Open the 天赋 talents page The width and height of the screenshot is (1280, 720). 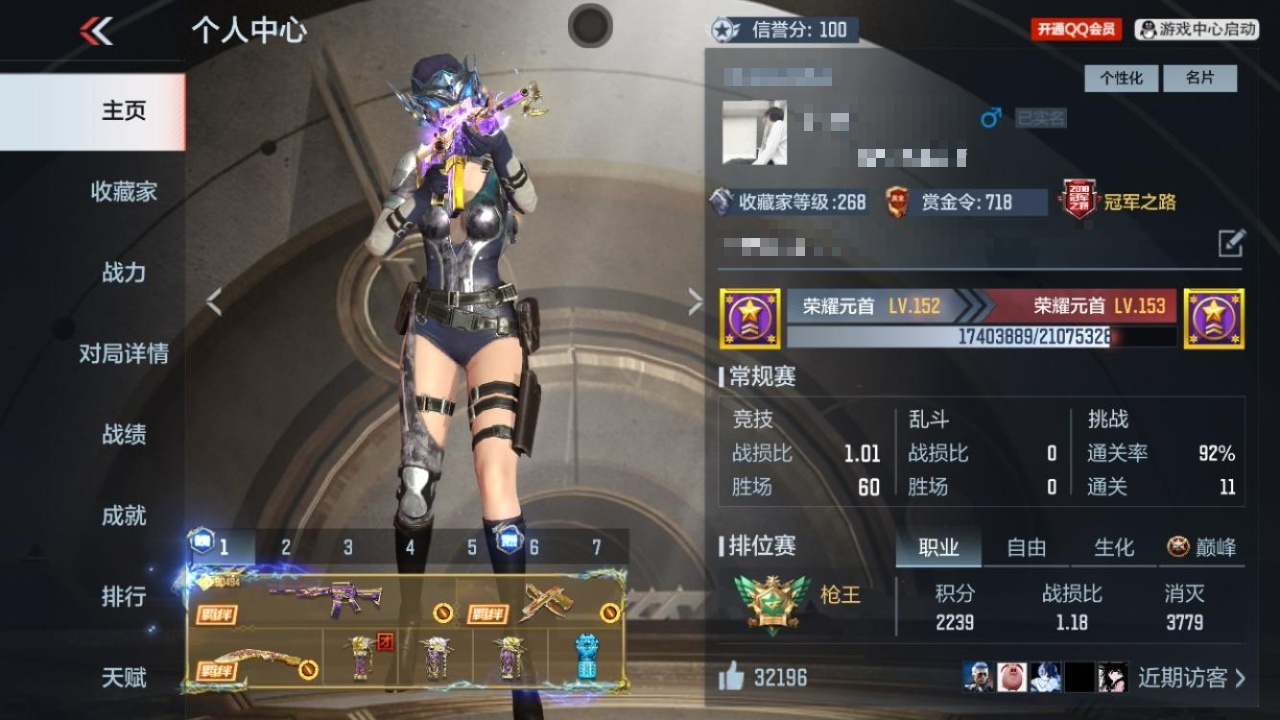pos(124,677)
